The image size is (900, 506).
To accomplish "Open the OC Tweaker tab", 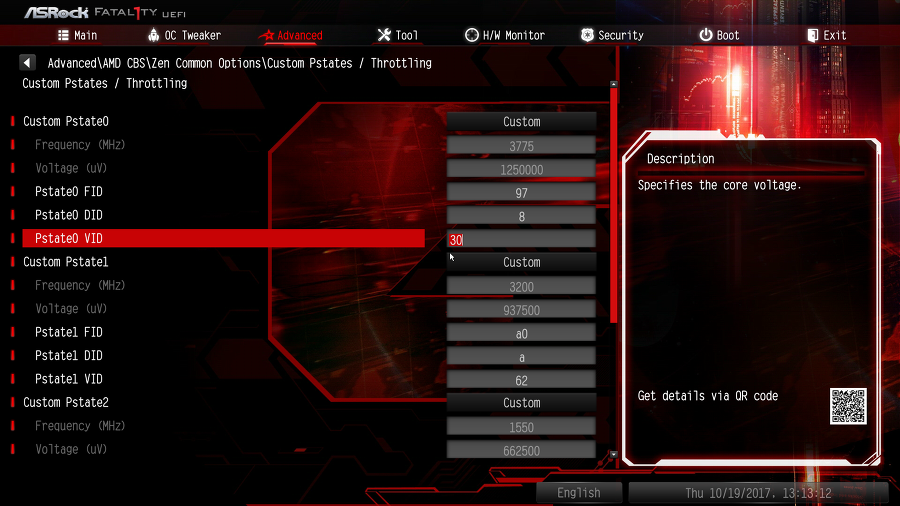I will 184,35.
